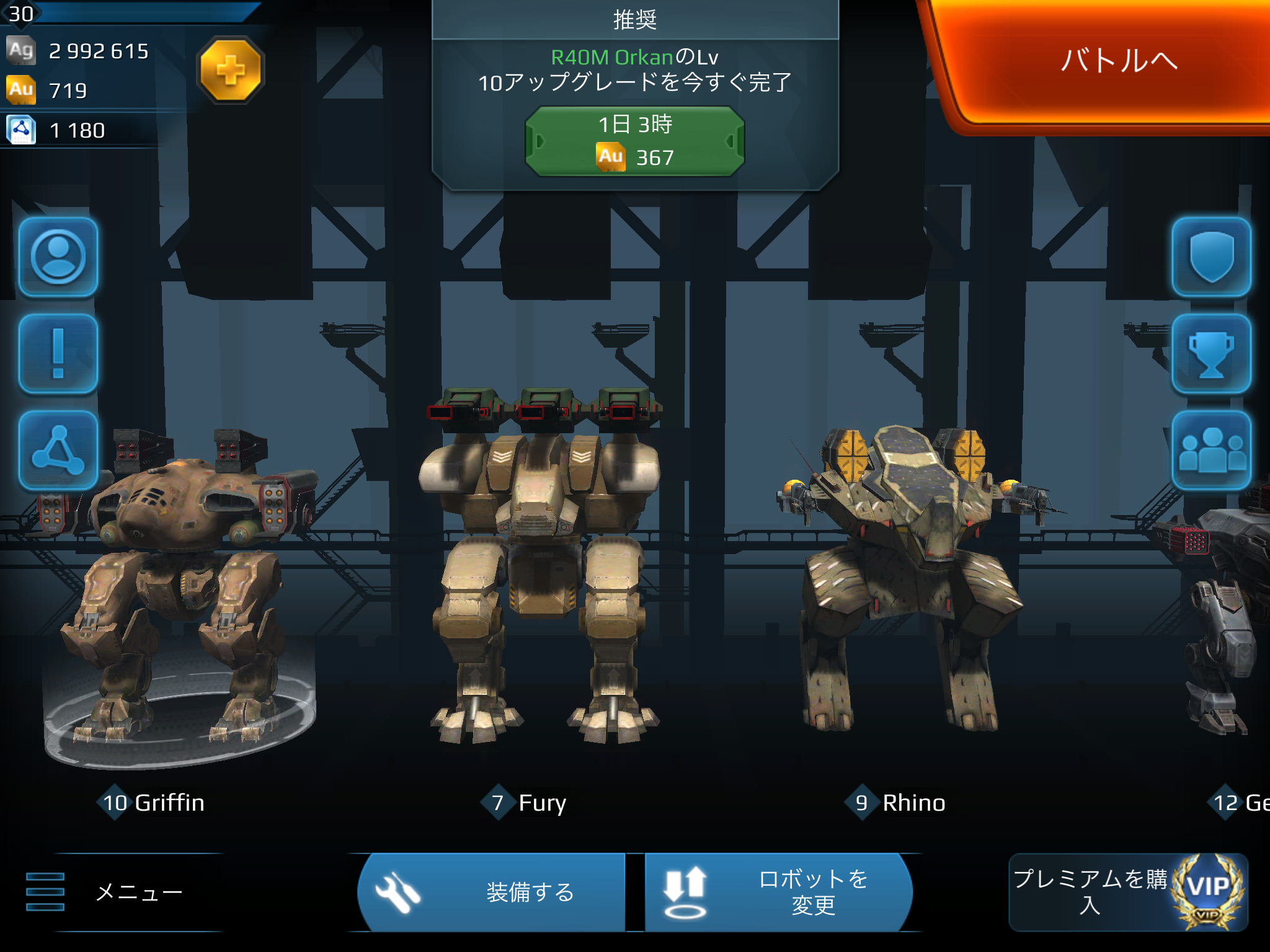Screen dimensions: 1270x952
Task: Open the VIP premium purchase button
Action: pos(1128,892)
